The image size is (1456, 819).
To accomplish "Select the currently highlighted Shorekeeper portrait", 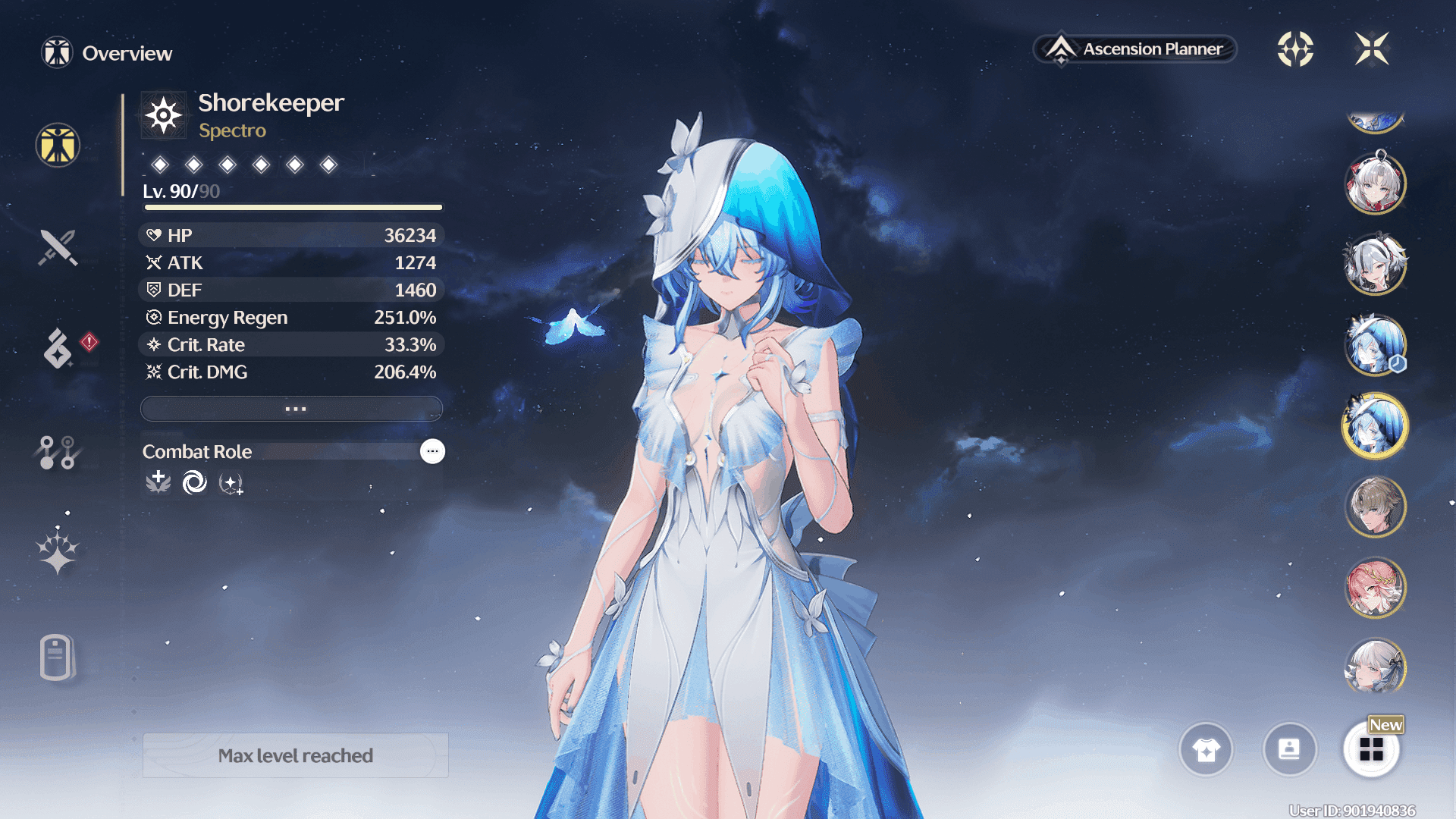I will [x=1375, y=425].
